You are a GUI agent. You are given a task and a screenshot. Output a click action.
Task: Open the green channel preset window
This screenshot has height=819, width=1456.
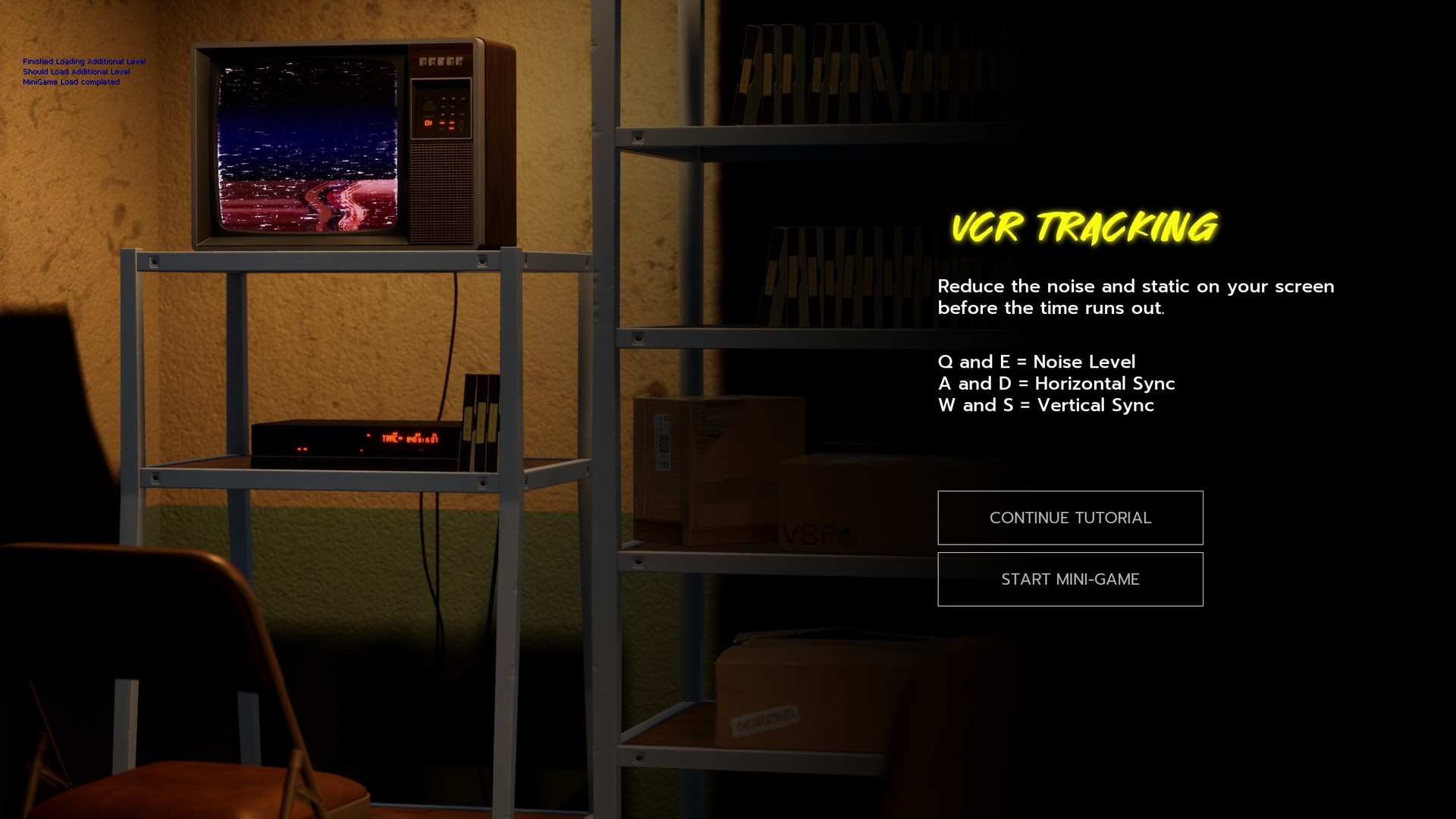pyautogui.click(x=430, y=107)
